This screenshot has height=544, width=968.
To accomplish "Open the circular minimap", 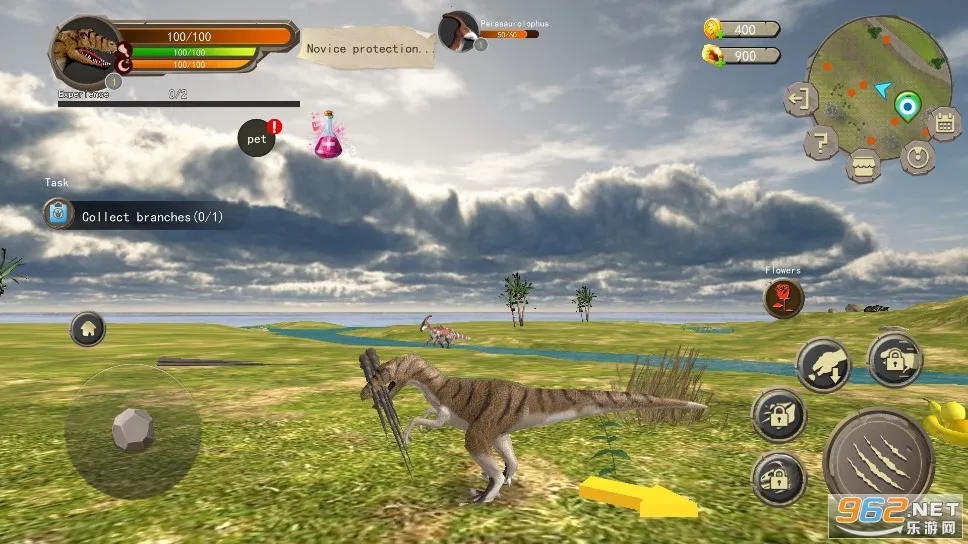I will pos(878,83).
